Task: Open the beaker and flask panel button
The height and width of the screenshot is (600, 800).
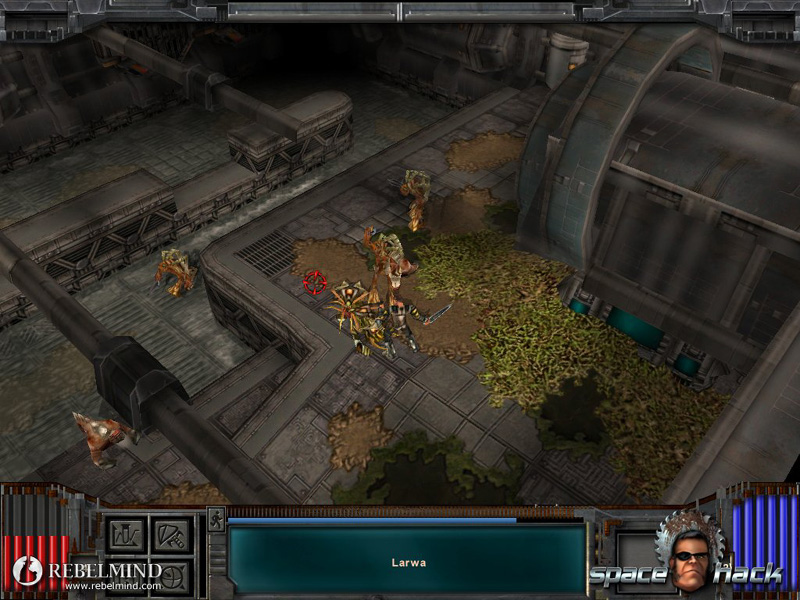Action: click(x=125, y=534)
